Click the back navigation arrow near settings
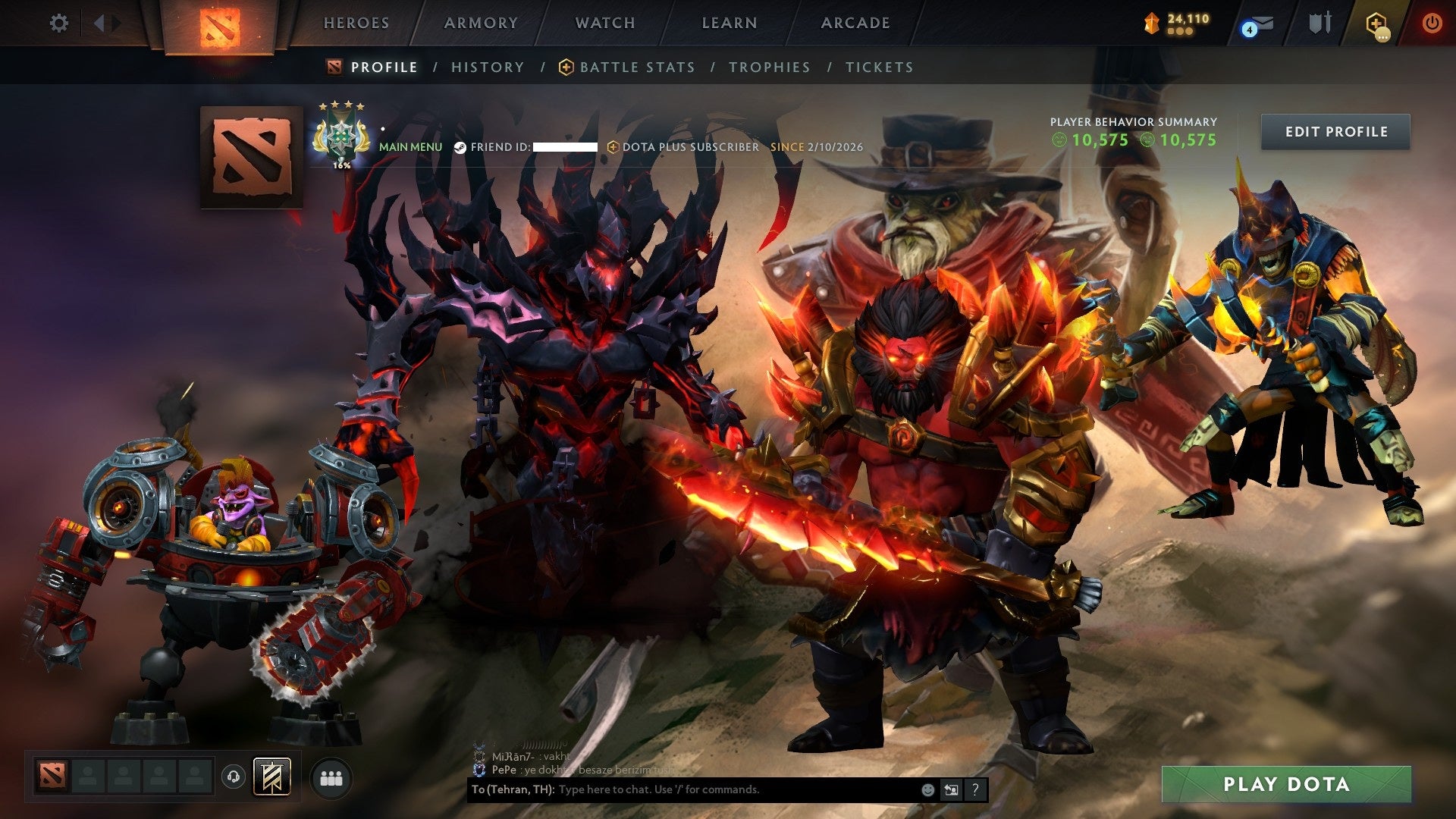The height and width of the screenshot is (819, 1456). point(99,23)
